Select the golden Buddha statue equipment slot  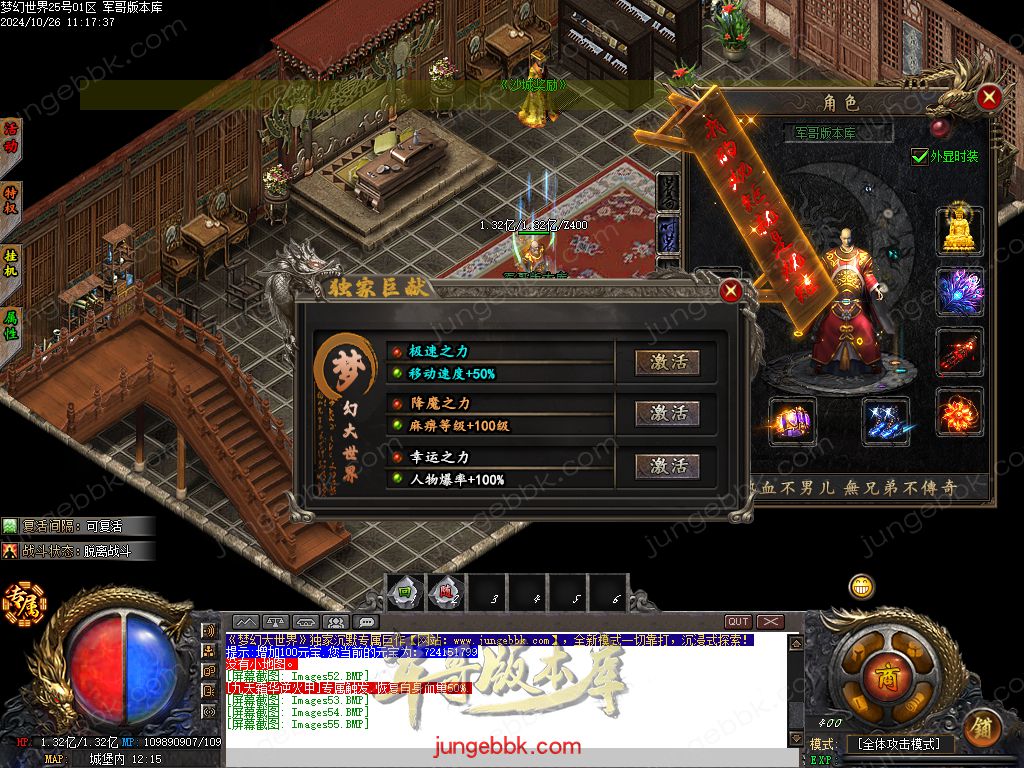[960, 231]
